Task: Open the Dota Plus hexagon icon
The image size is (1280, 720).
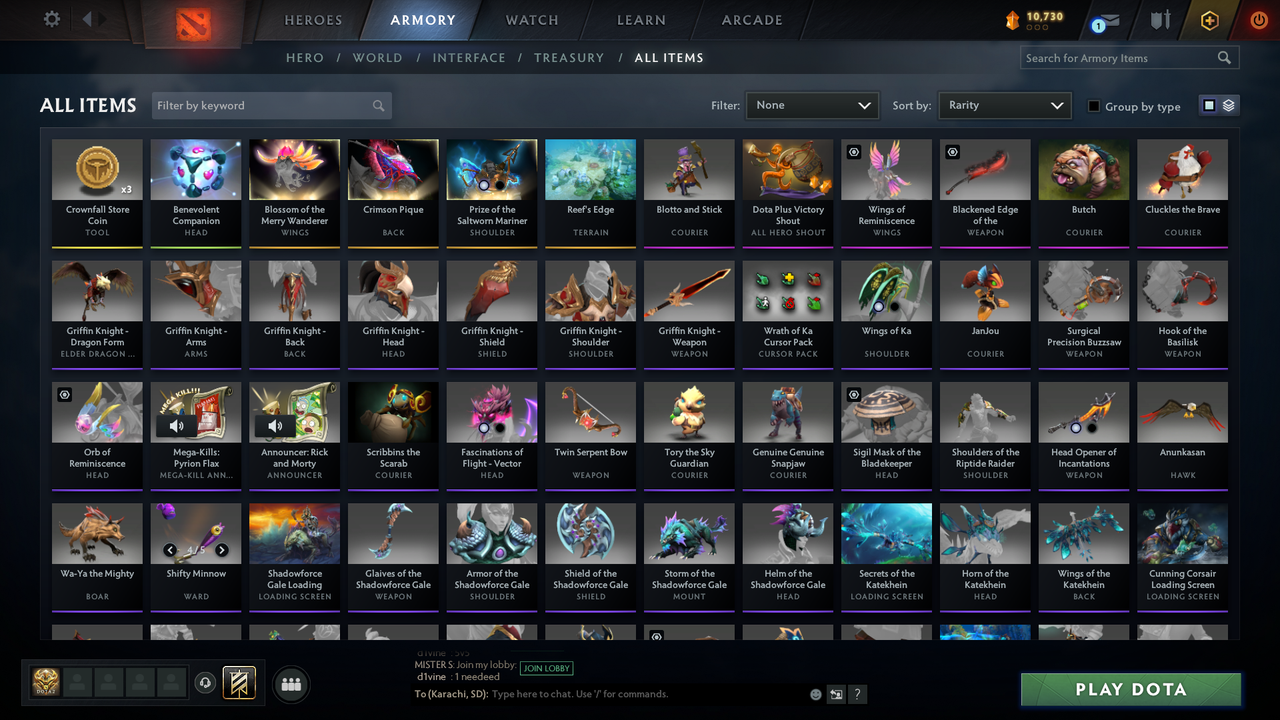Action: (x=1209, y=19)
